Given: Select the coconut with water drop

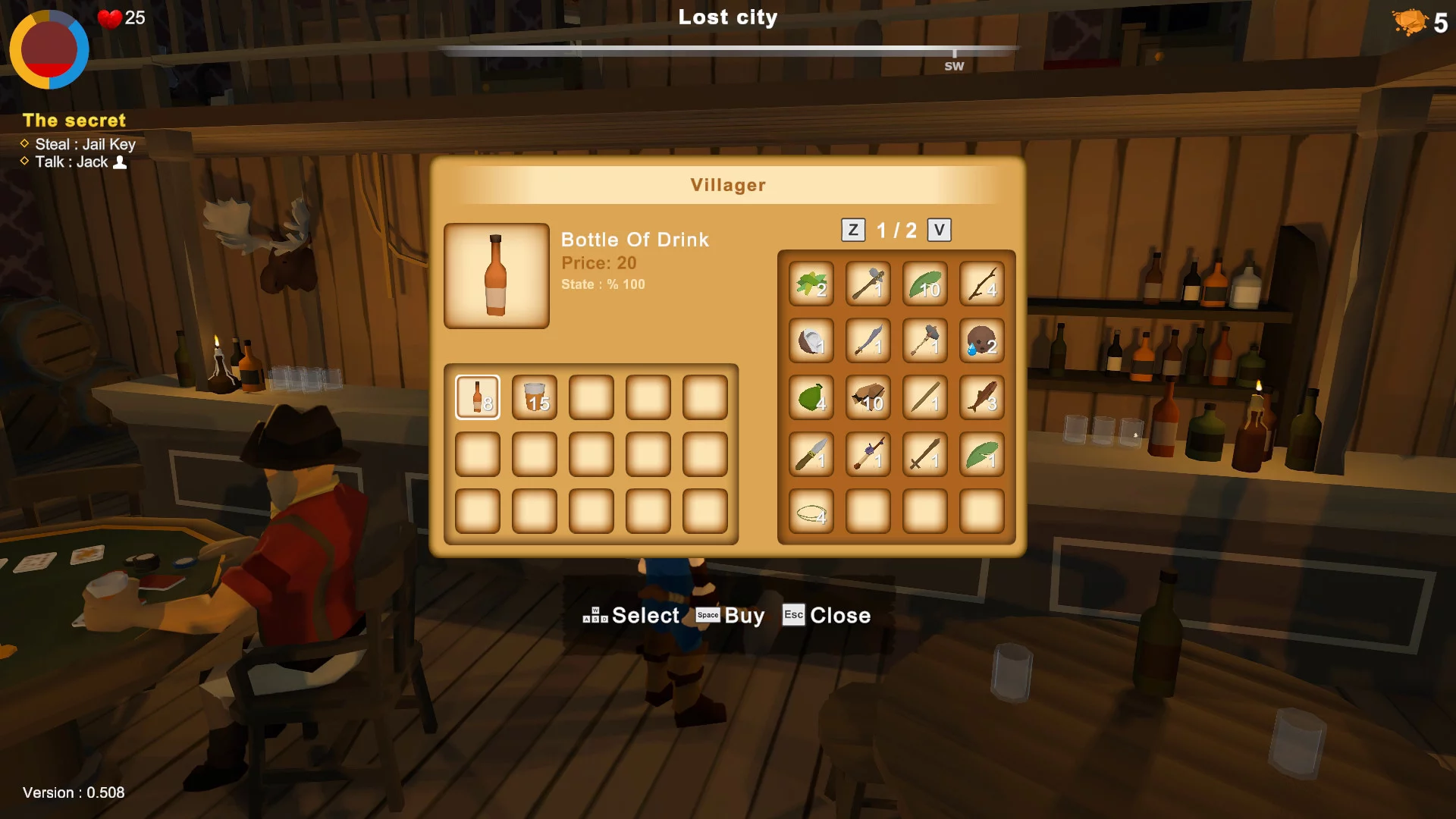Looking at the screenshot, I should click(x=982, y=340).
